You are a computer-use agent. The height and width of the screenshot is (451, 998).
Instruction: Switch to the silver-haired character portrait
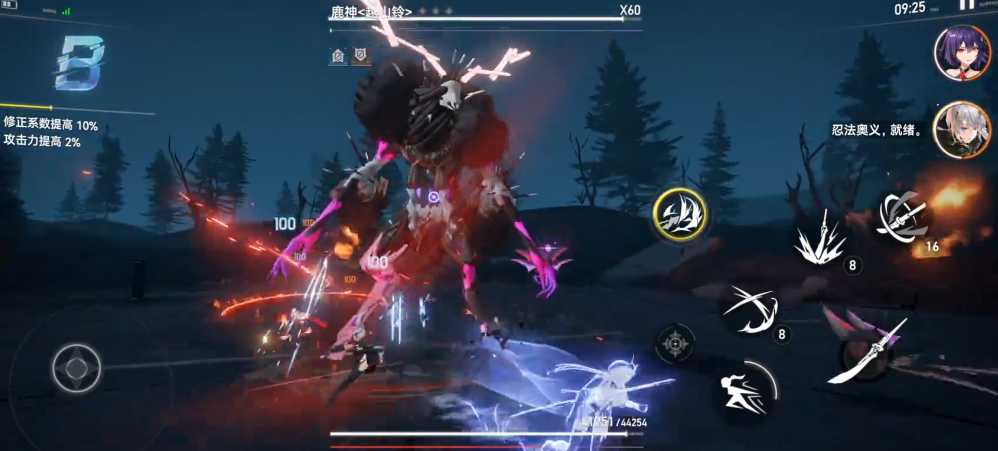pos(962,129)
